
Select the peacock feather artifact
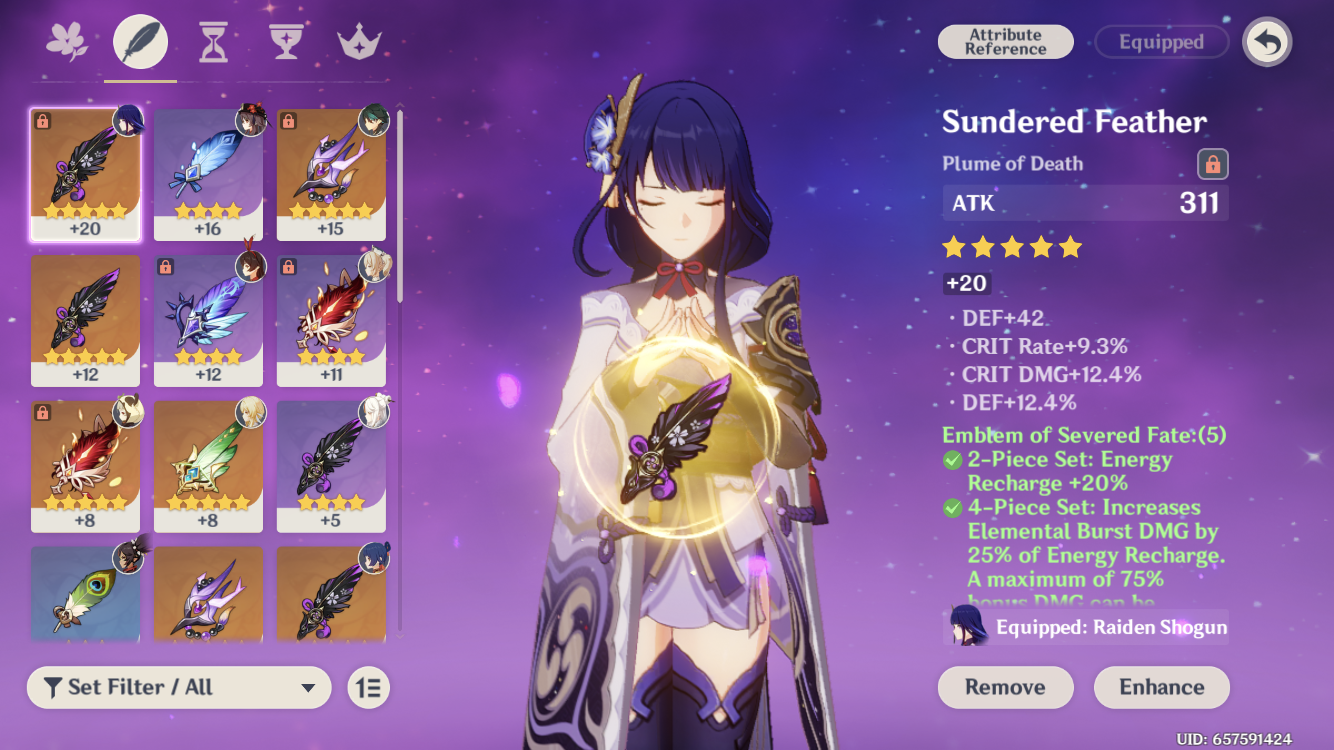pos(85,593)
